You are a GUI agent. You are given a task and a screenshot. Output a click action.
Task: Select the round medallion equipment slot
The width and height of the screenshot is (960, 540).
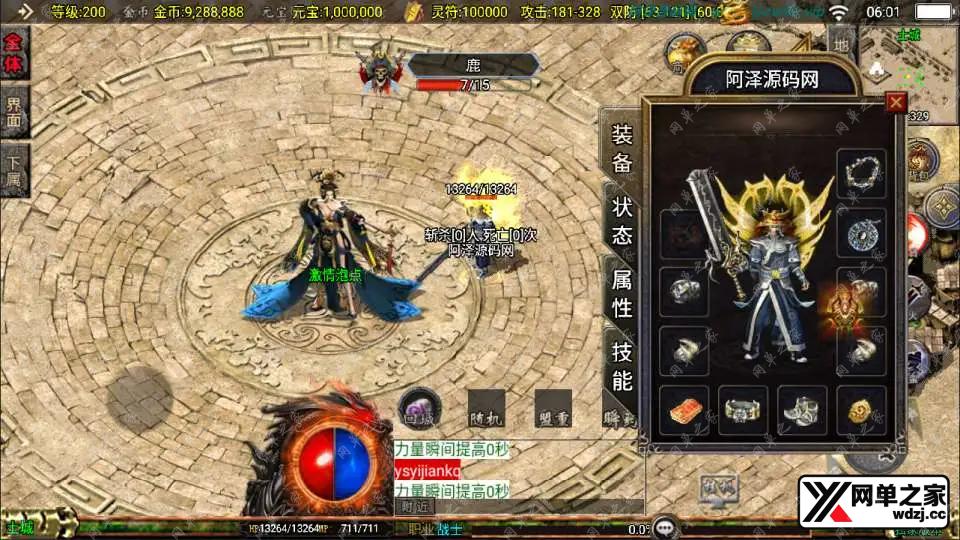861,232
